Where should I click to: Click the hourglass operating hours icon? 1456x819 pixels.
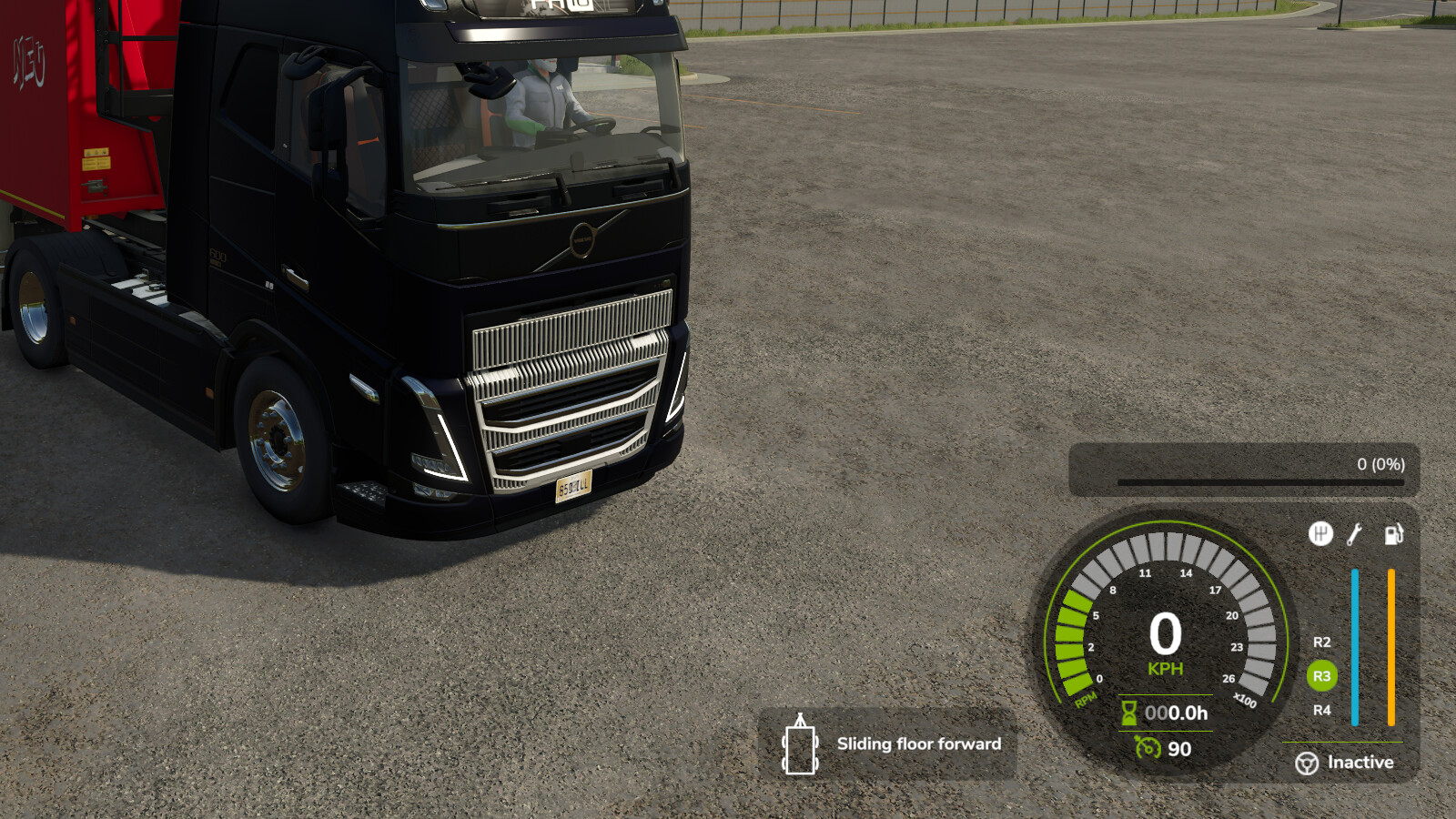[1129, 713]
